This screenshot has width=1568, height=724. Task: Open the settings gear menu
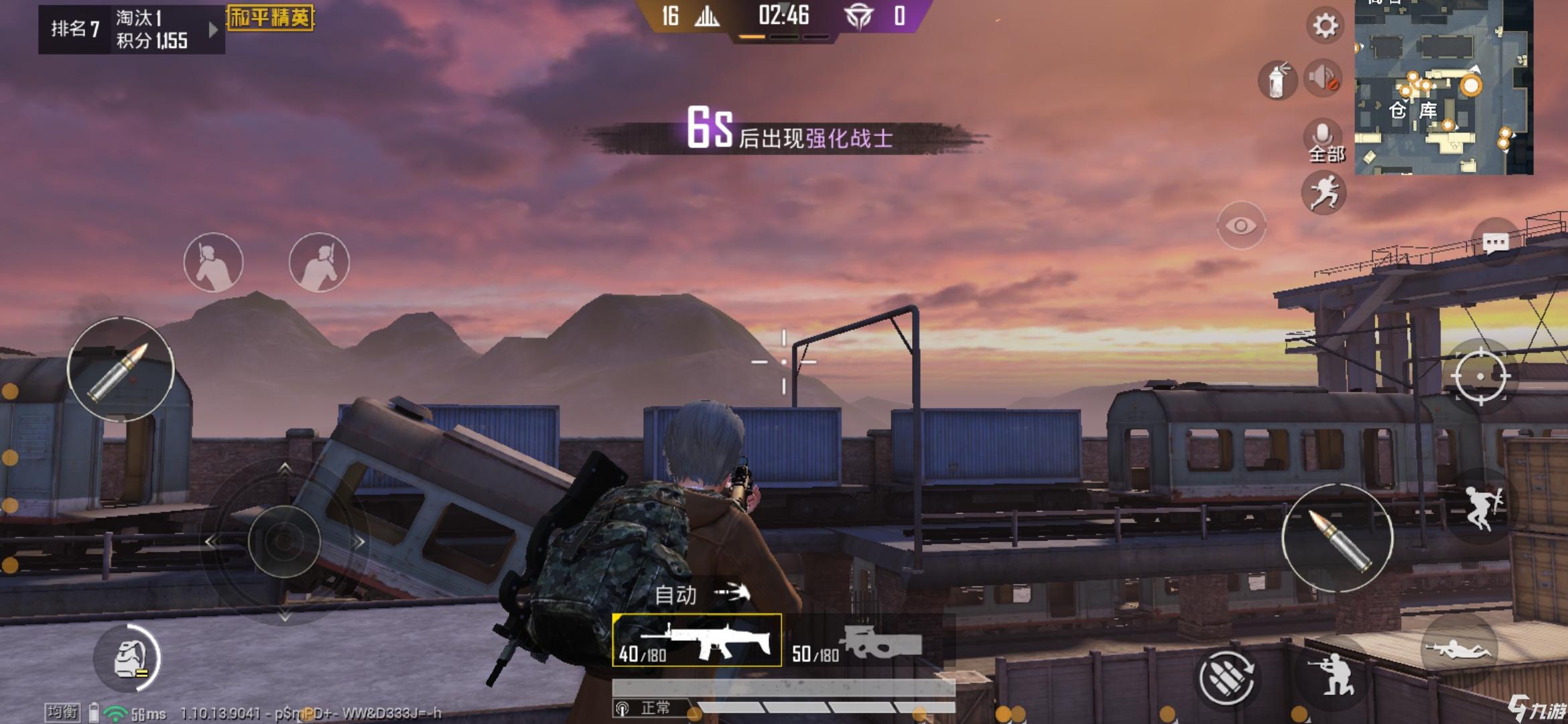tap(1324, 27)
